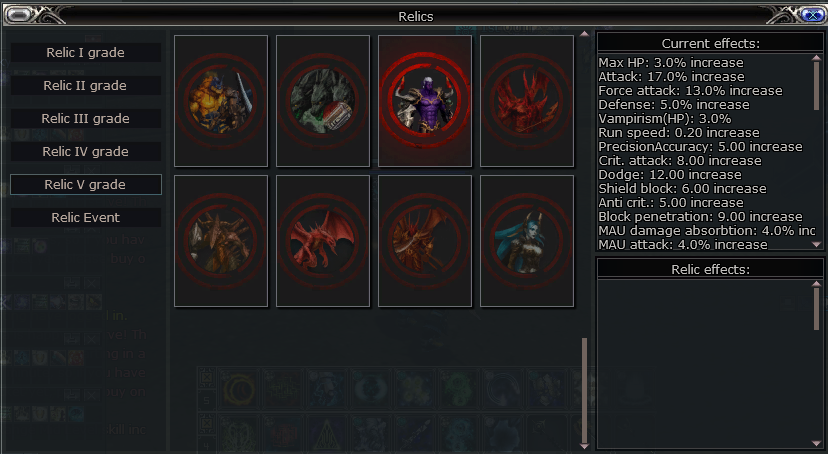Image resolution: width=828 pixels, height=454 pixels.
Task: Choose the orange winged demon relic card
Action: point(425,241)
